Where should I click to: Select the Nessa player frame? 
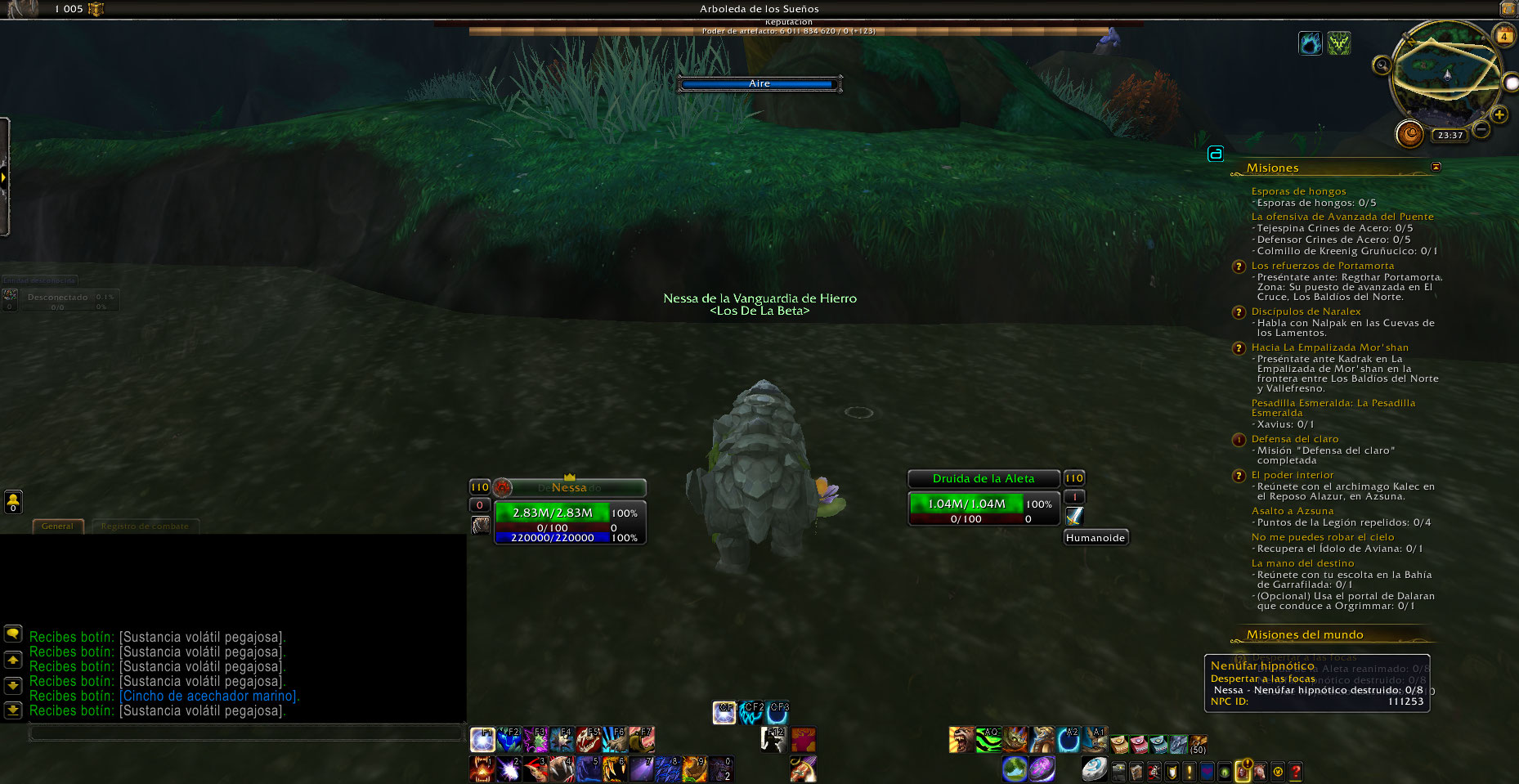[x=570, y=488]
